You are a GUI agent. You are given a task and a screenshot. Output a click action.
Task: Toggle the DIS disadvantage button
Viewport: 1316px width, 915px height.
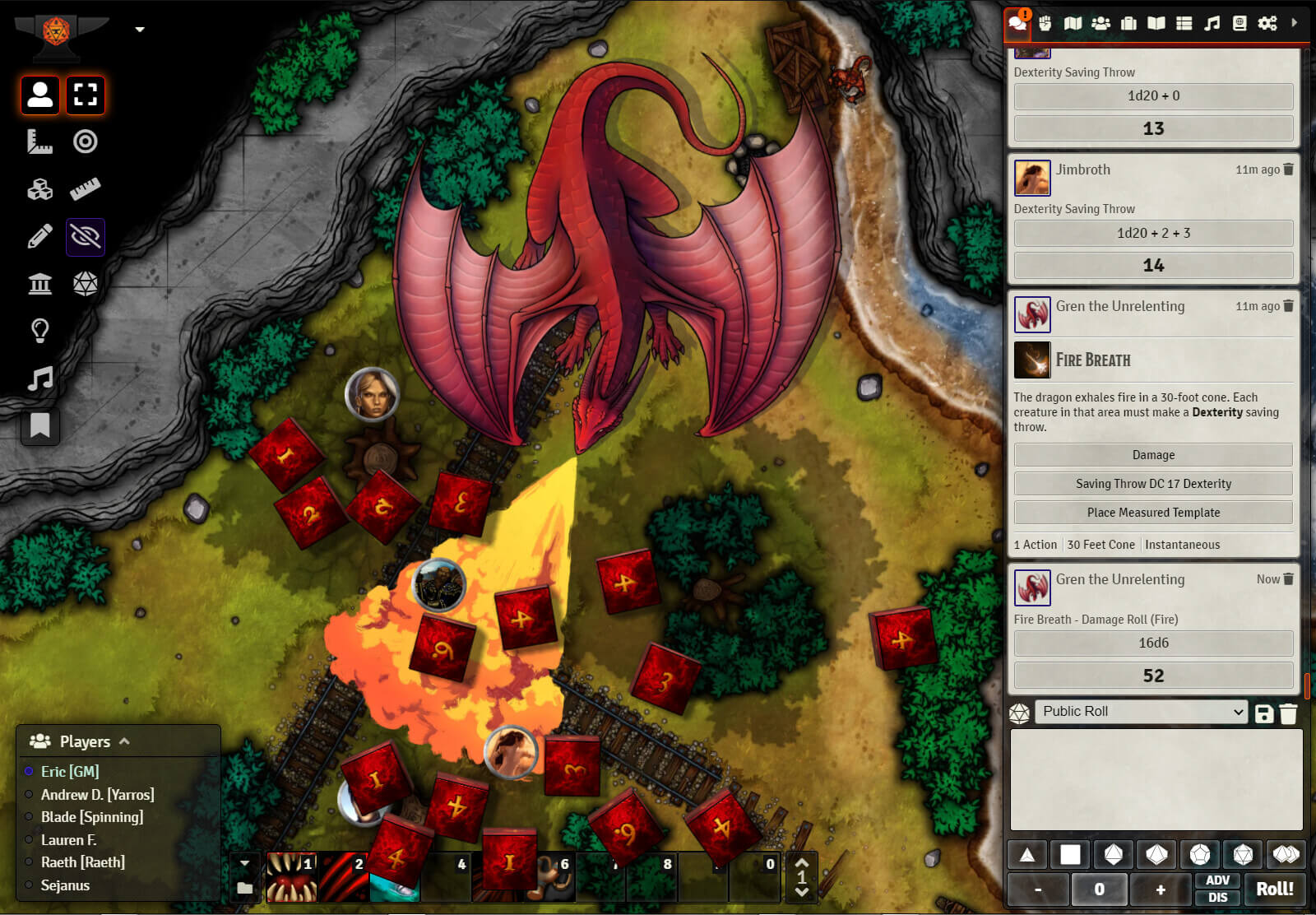point(1217,898)
